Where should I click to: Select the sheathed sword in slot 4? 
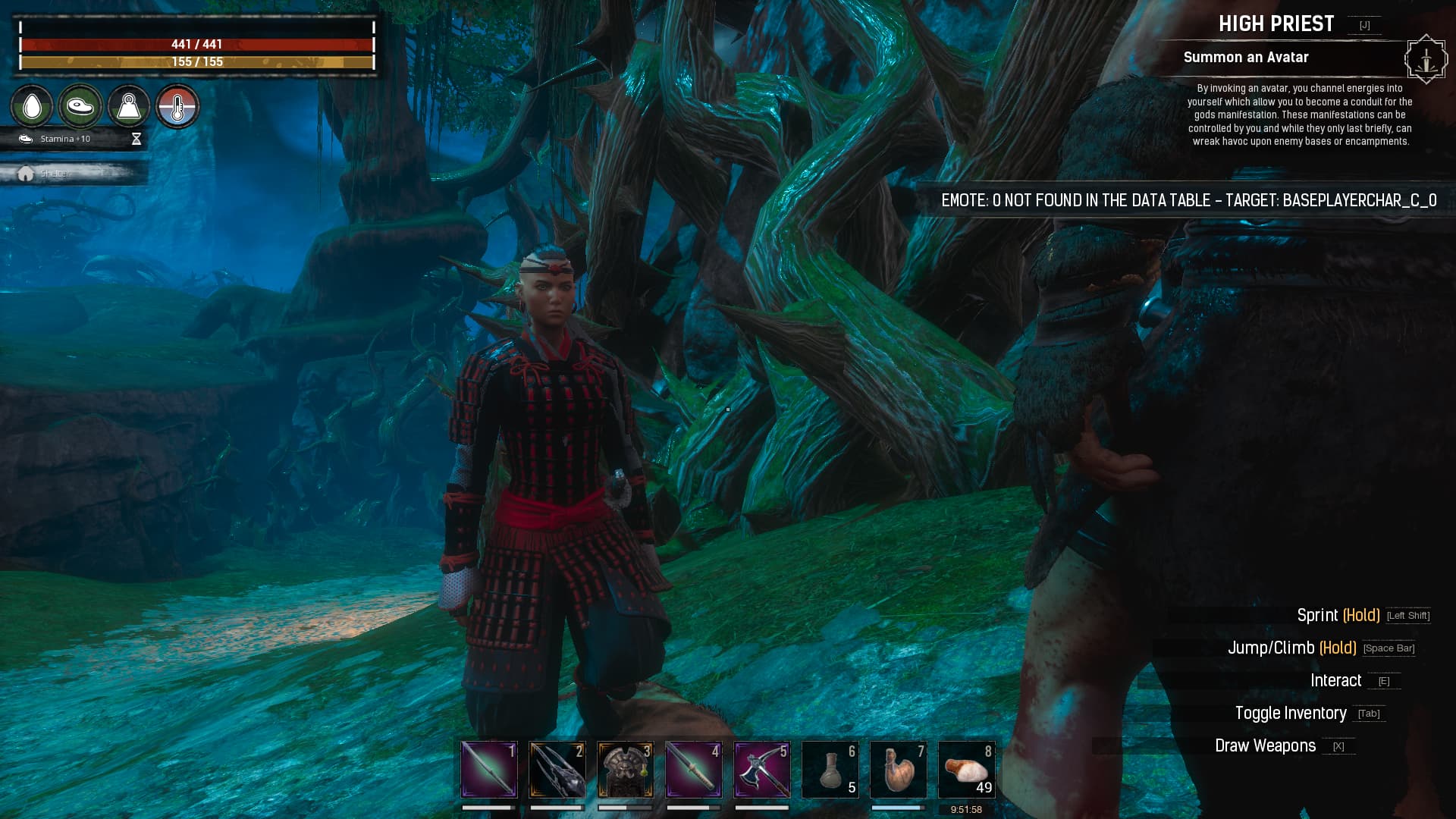click(693, 770)
